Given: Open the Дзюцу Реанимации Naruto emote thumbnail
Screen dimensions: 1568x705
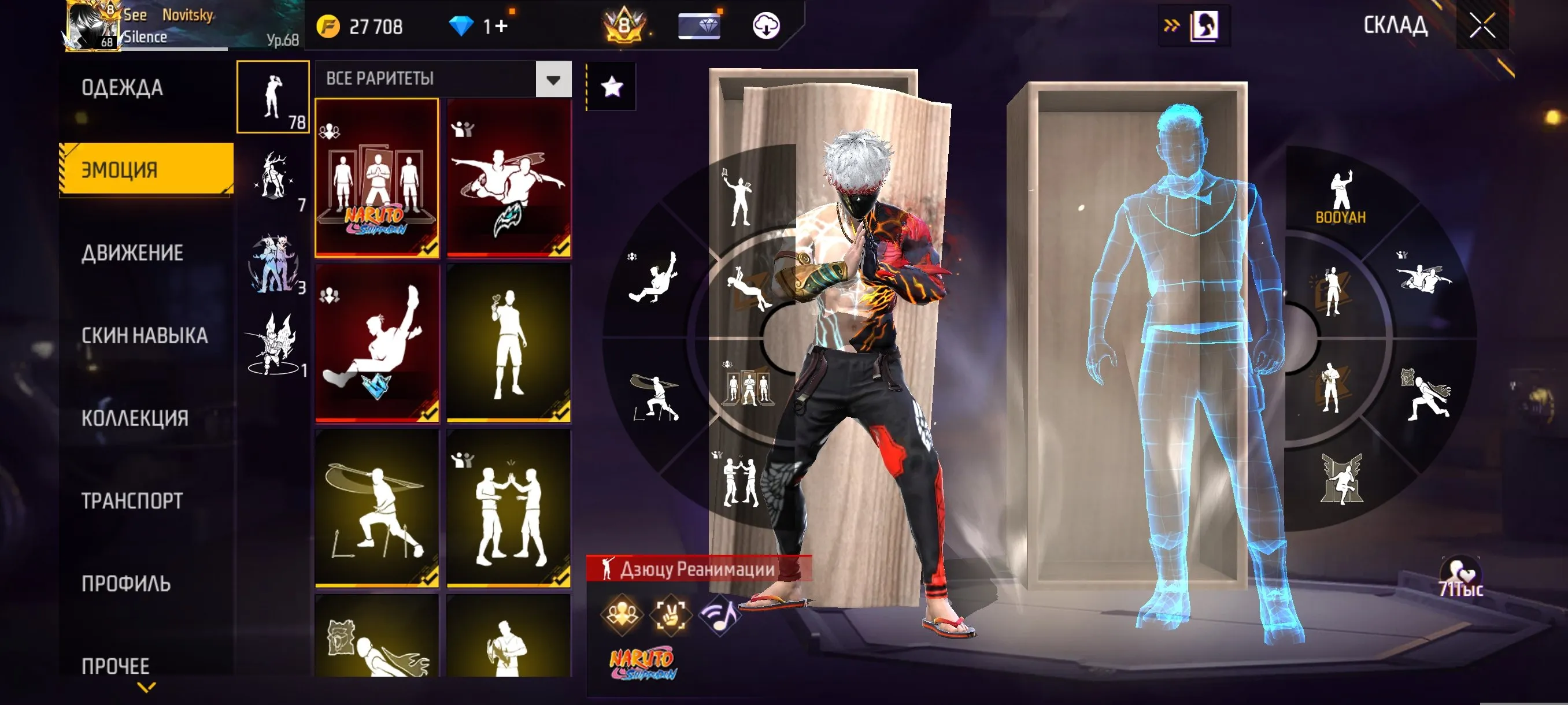Looking at the screenshot, I should pyautogui.click(x=376, y=176).
